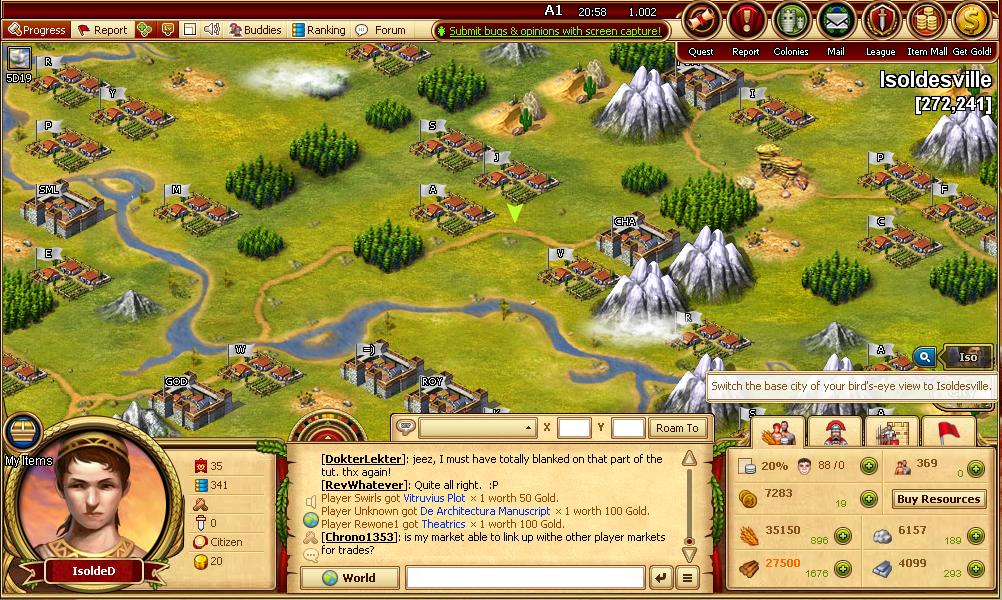Image resolution: width=1002 pixels, height=600 pixels.
Task: Switch to the red flag tab
Action: [948, 431]
